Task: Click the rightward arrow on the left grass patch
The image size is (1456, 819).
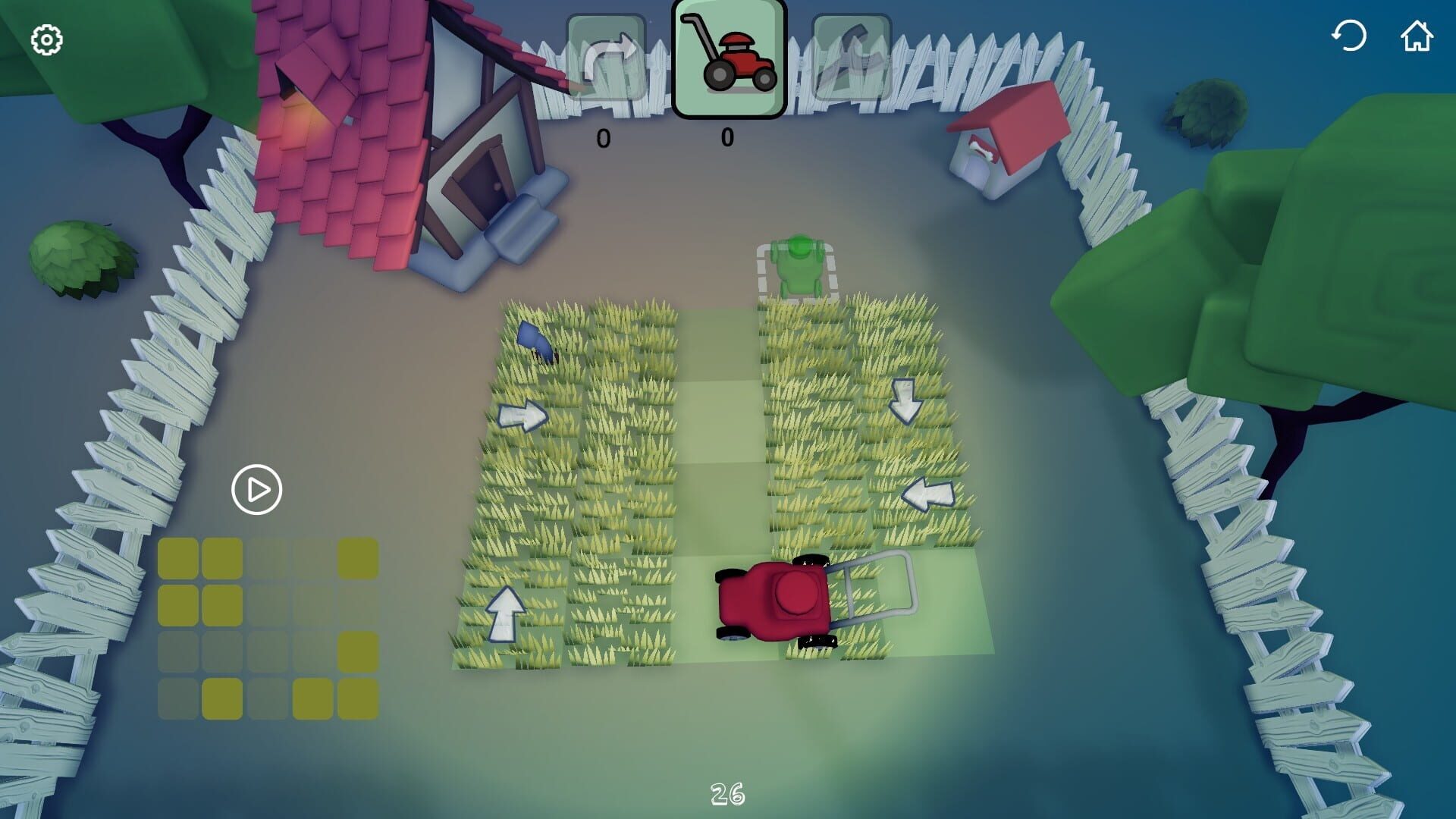Action: [523, 416]
